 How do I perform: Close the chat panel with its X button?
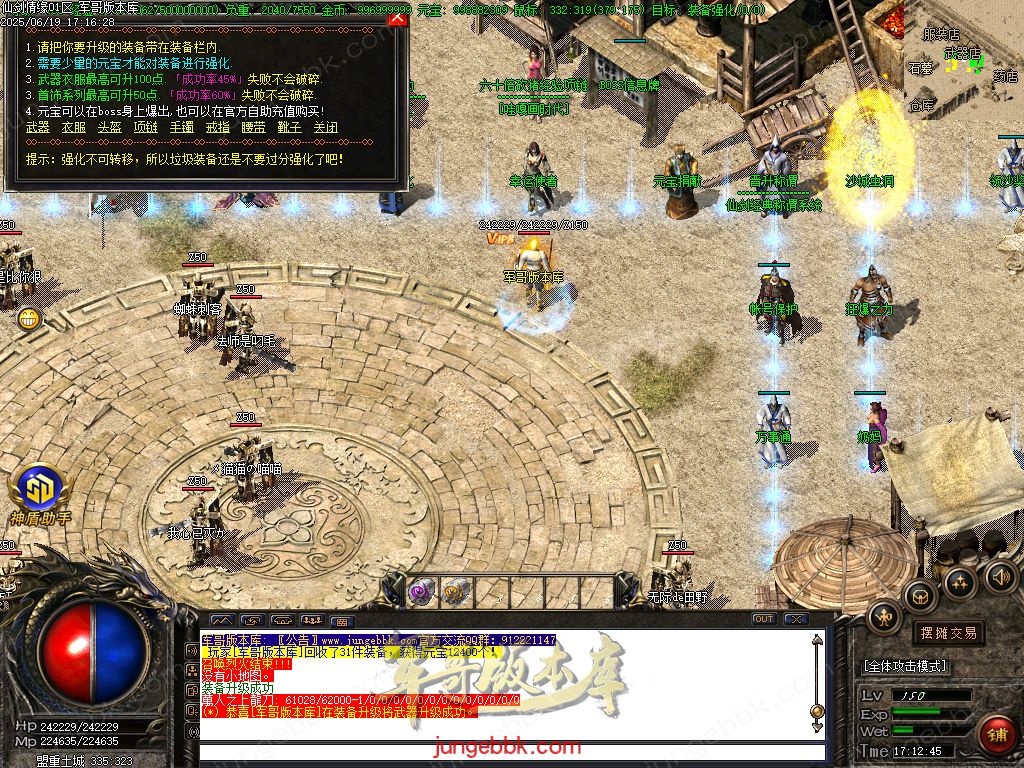pyautogui.click(x=795, y=619)
